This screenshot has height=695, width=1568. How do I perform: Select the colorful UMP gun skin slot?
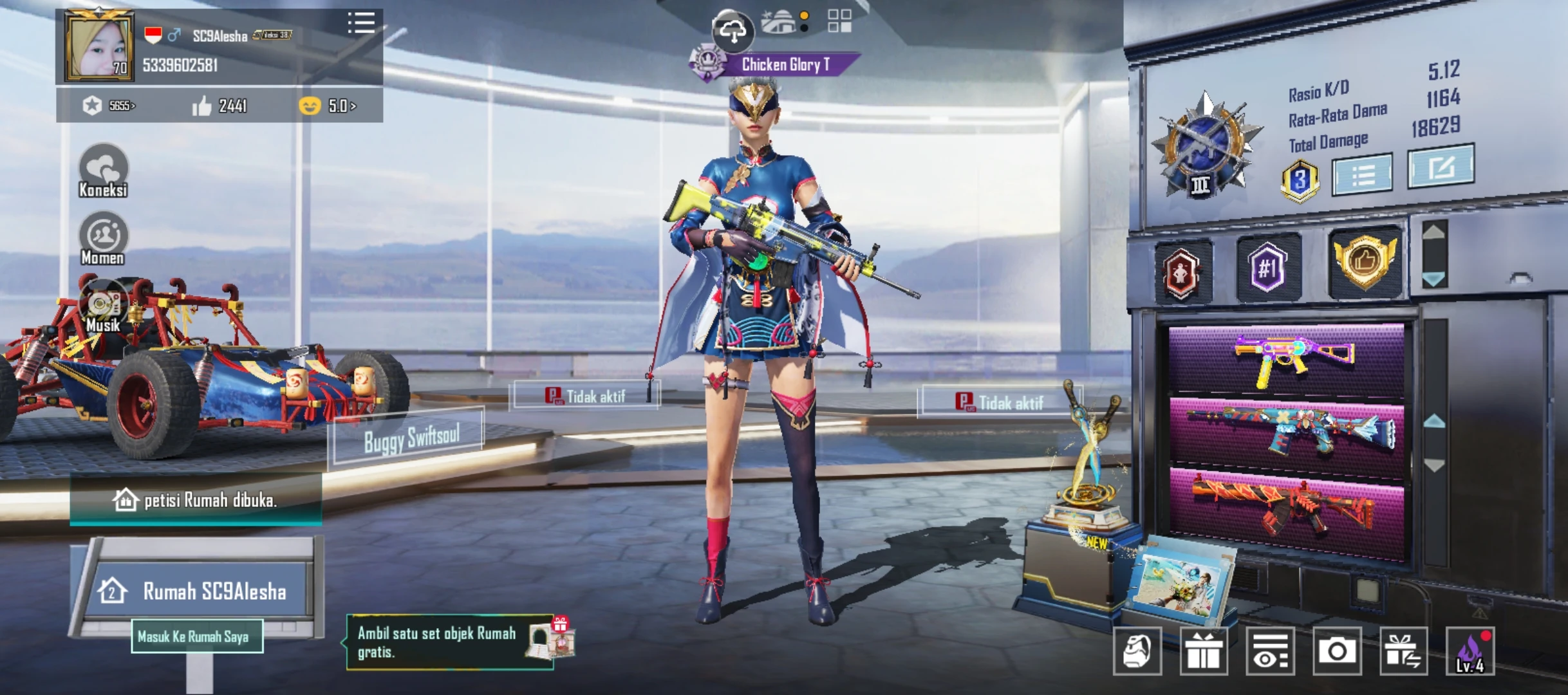[1286, 359]
